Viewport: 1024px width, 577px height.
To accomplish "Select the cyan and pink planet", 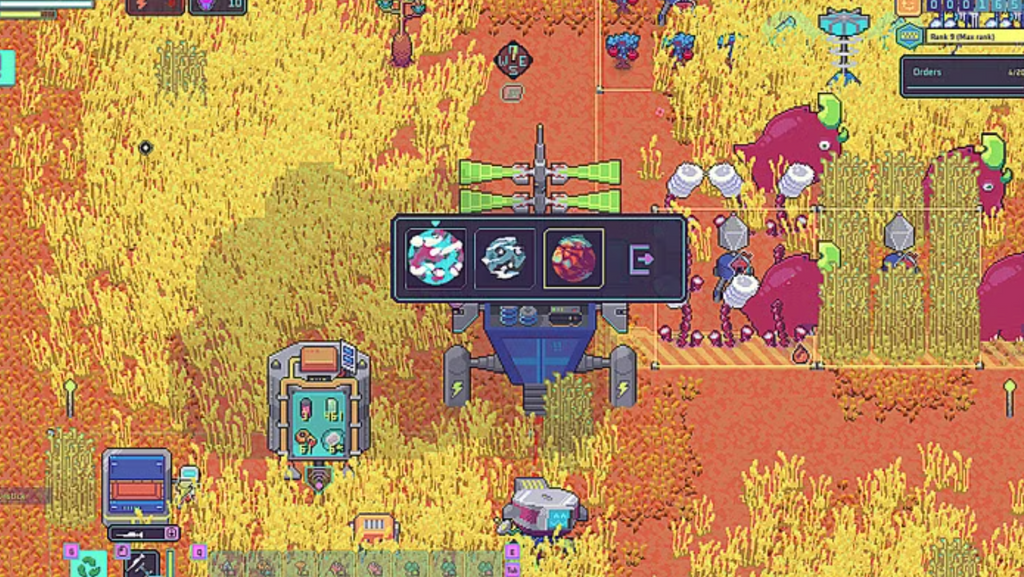I will [x=435, y=258].
